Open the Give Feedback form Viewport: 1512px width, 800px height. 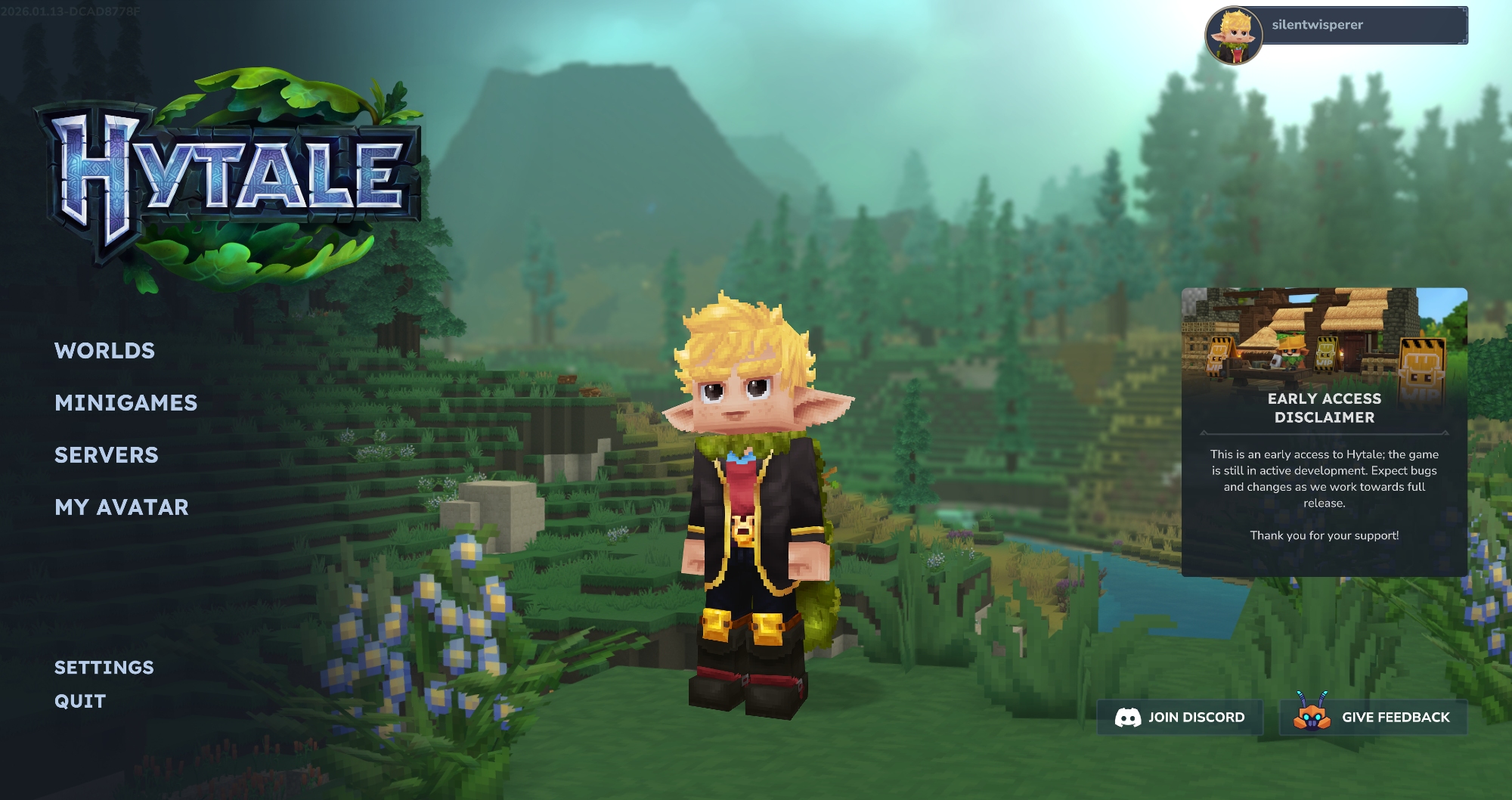point(1373,717)
